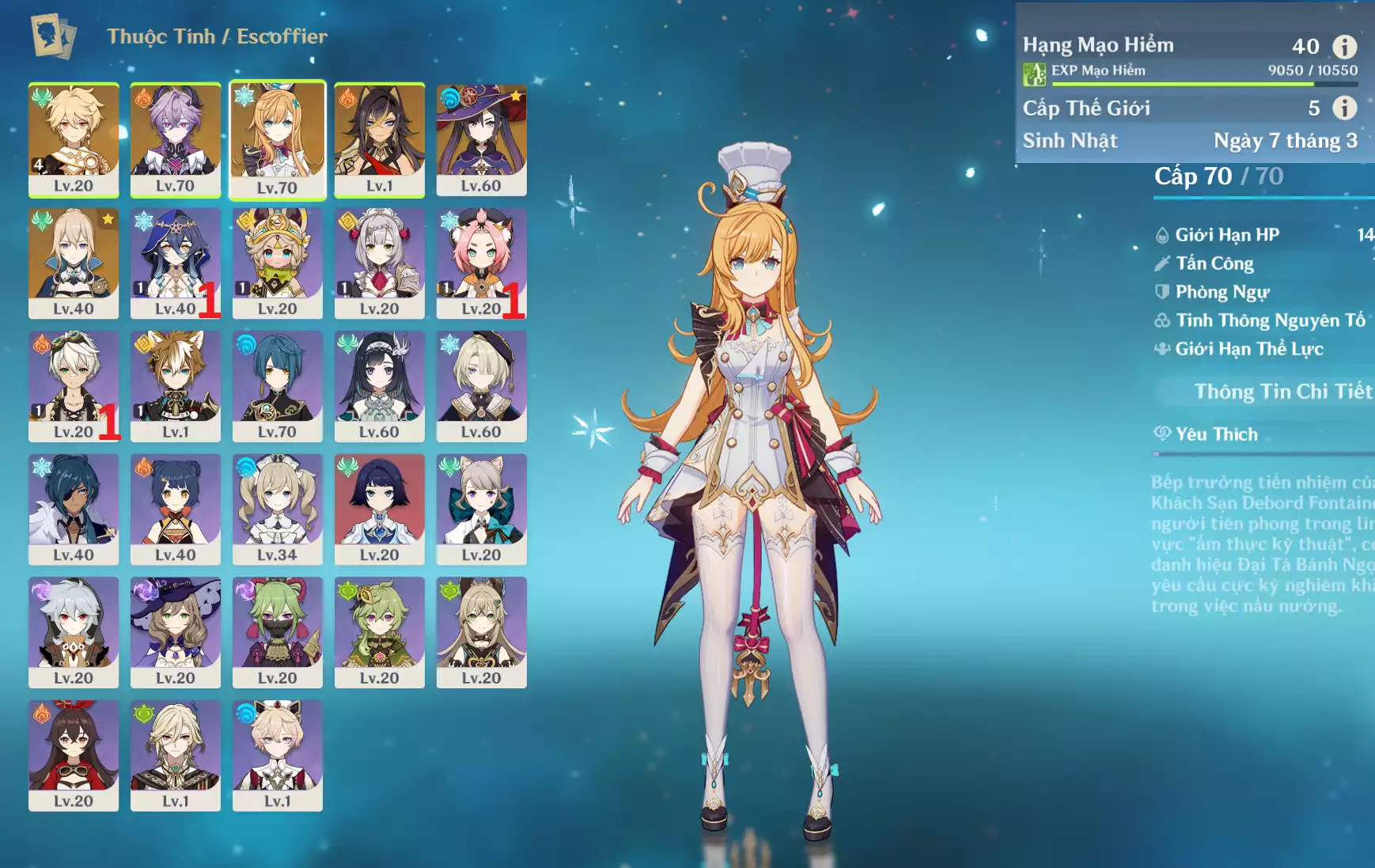Choose Dehya's Lv.1 character card
This screenshot has width=1375, height=868.
tap(379, 139)
